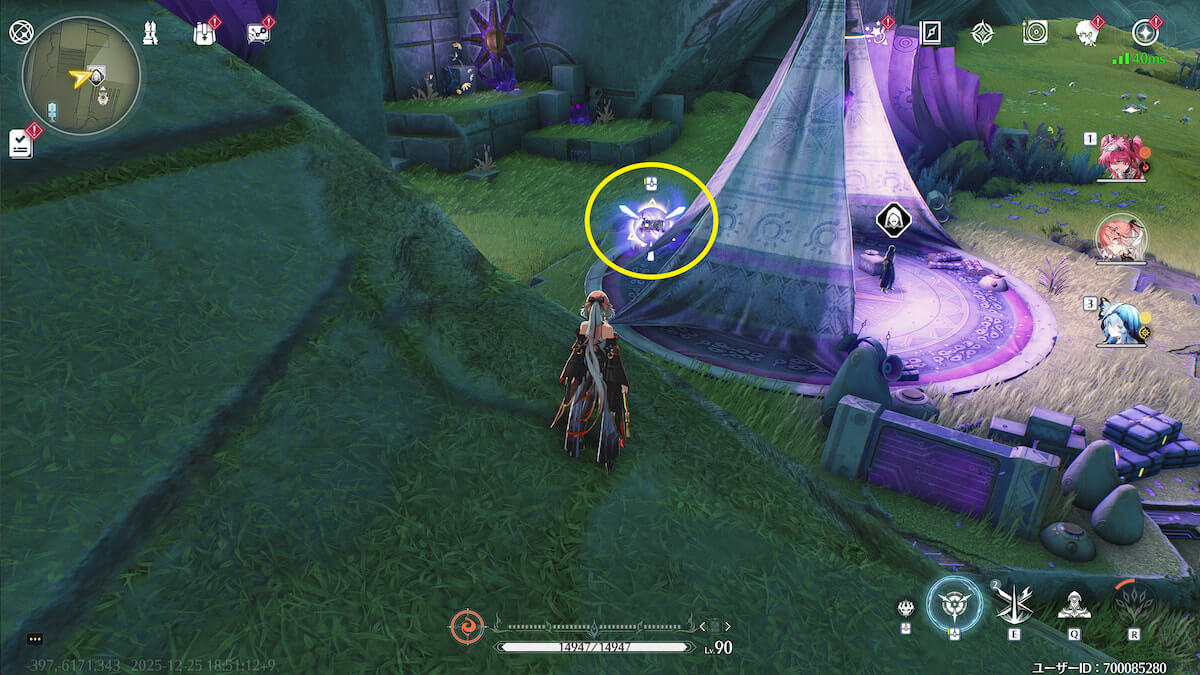The width and height of the screenshot is (1200, 675).
Task: Open the circular star menu icon
Action: [1145, 33]
